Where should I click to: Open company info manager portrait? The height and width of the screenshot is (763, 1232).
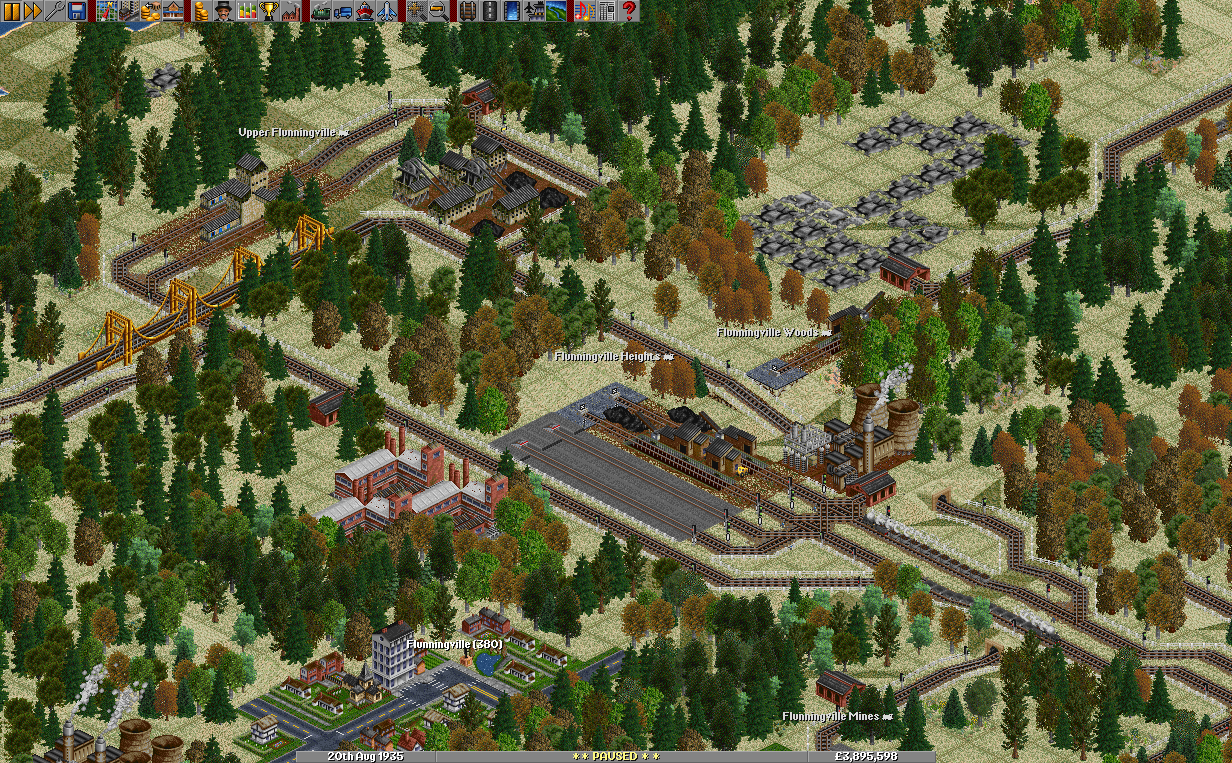[225, 11]
